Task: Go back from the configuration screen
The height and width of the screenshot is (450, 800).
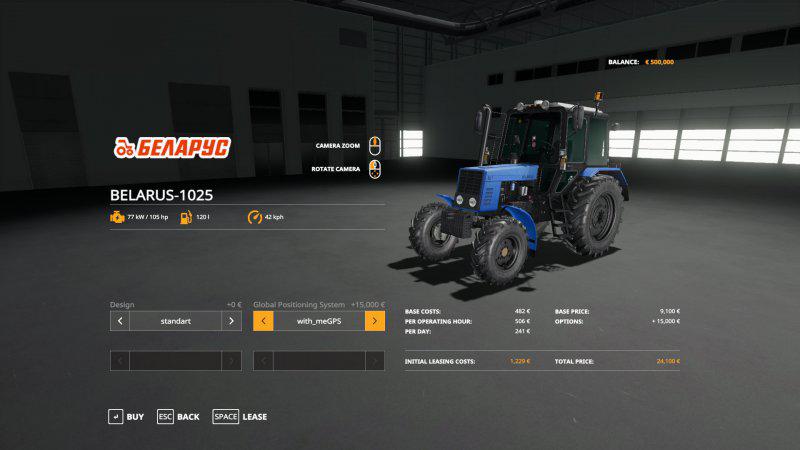Action: [x=178, y=416]
